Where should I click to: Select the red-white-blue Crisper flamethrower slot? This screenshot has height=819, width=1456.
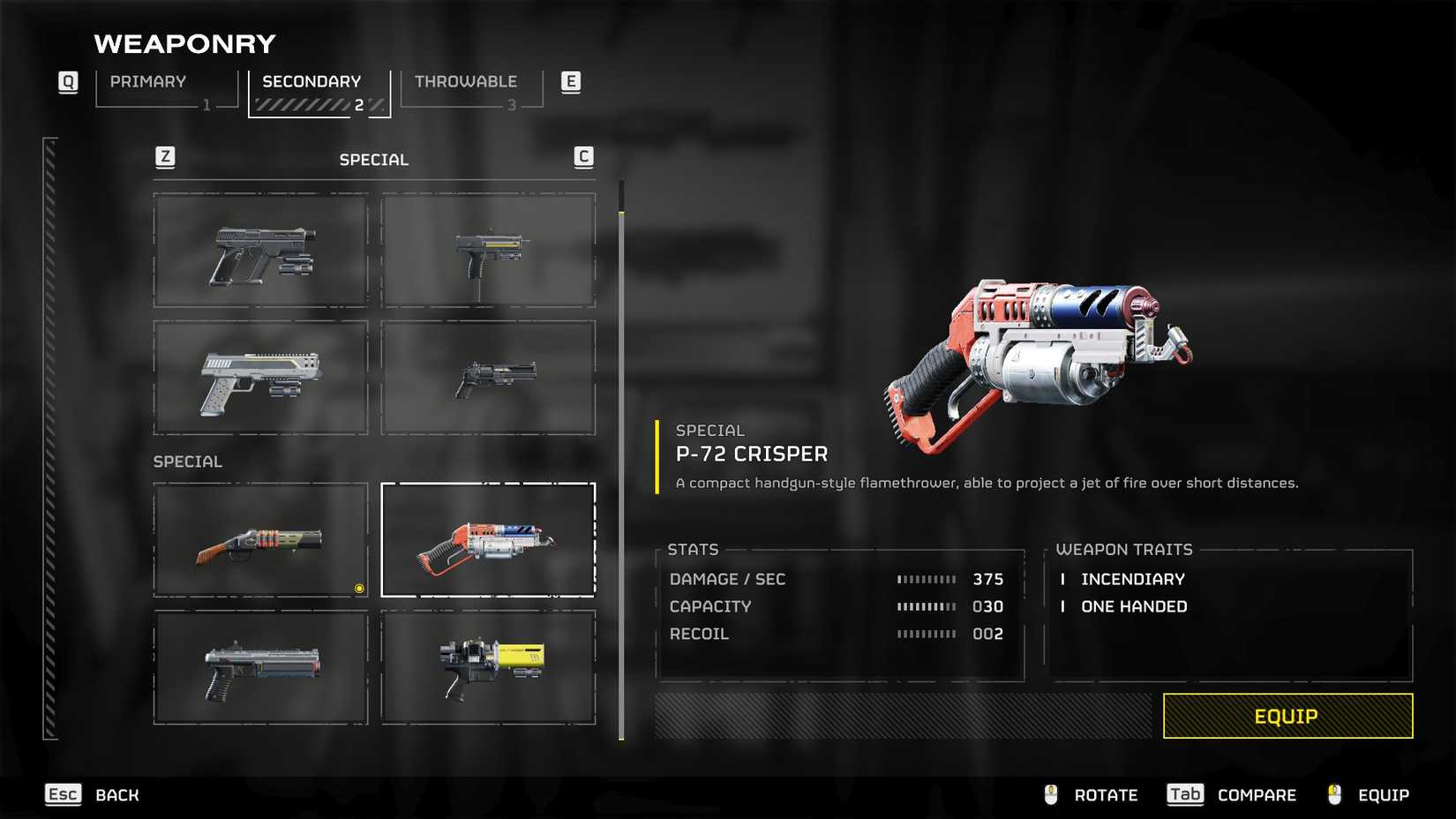point(488,540)
